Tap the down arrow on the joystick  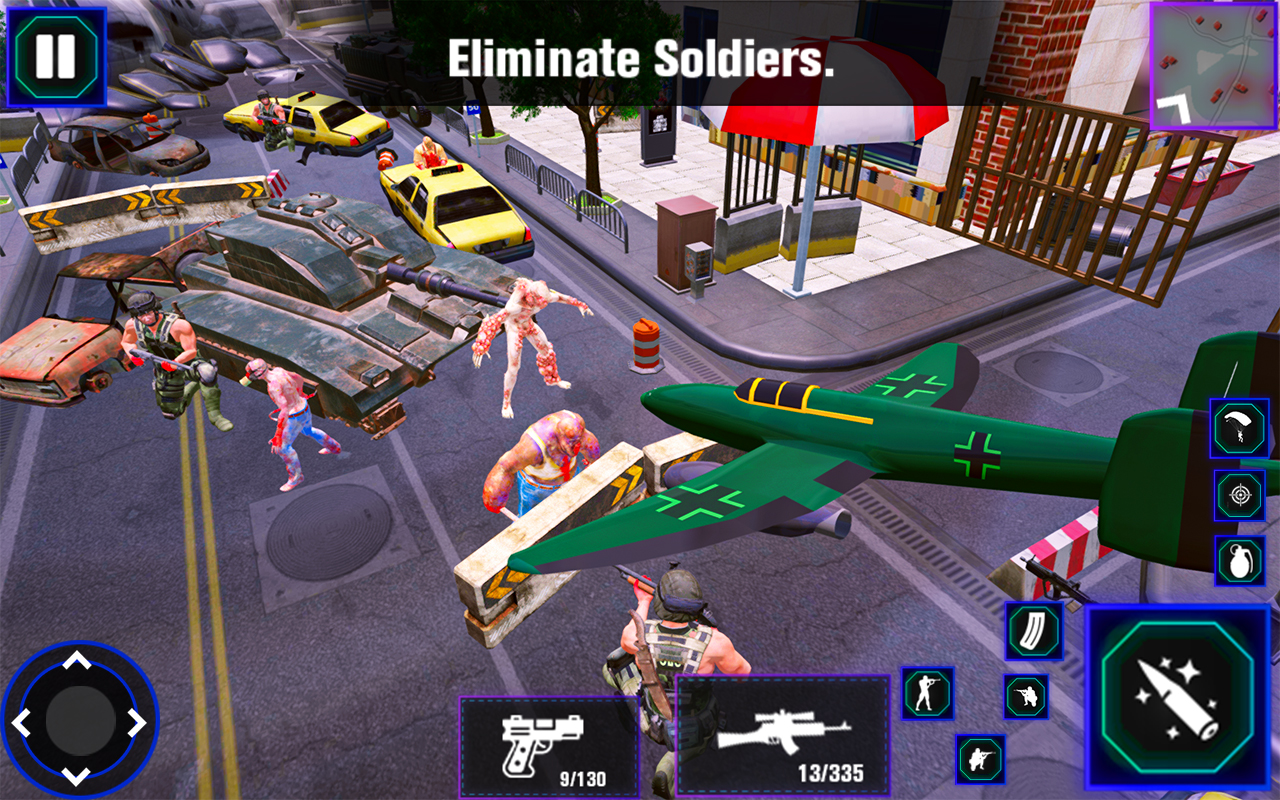click(75, 778)
